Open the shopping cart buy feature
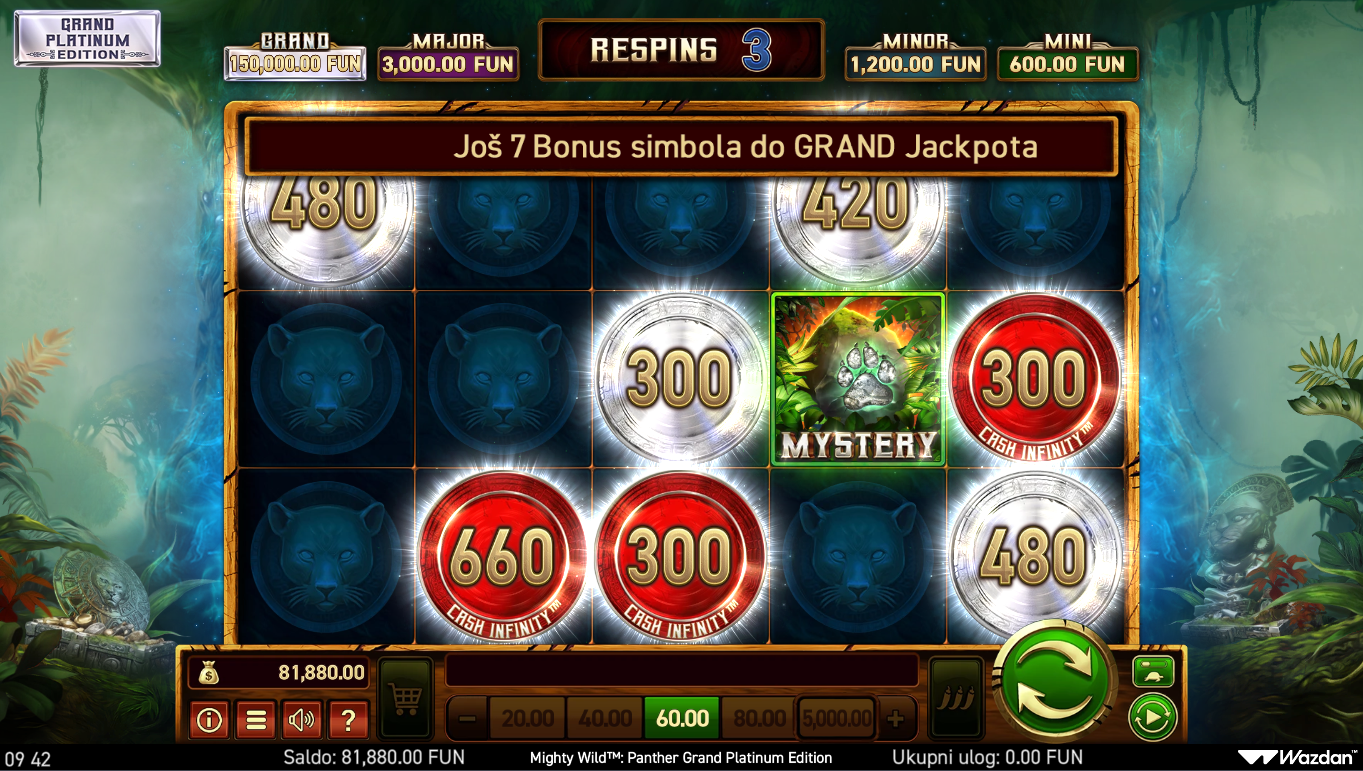The width and height of the screenshot is (1363, 771). pyautogui.click(x=405, y=698)
